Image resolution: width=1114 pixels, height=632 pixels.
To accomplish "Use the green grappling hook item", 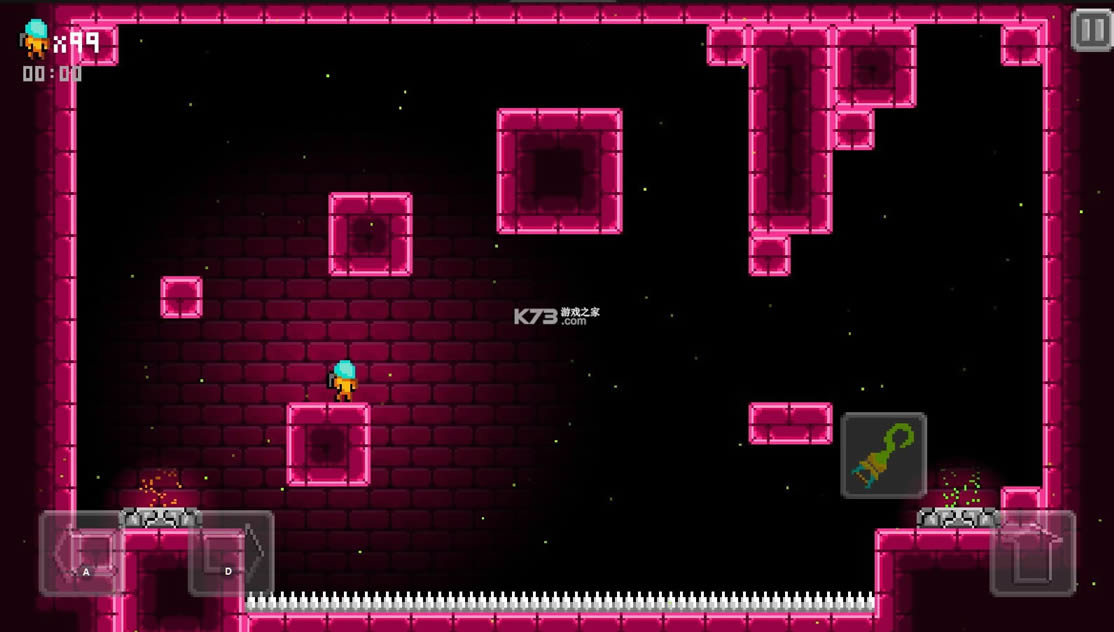I will tap(883, 456).
